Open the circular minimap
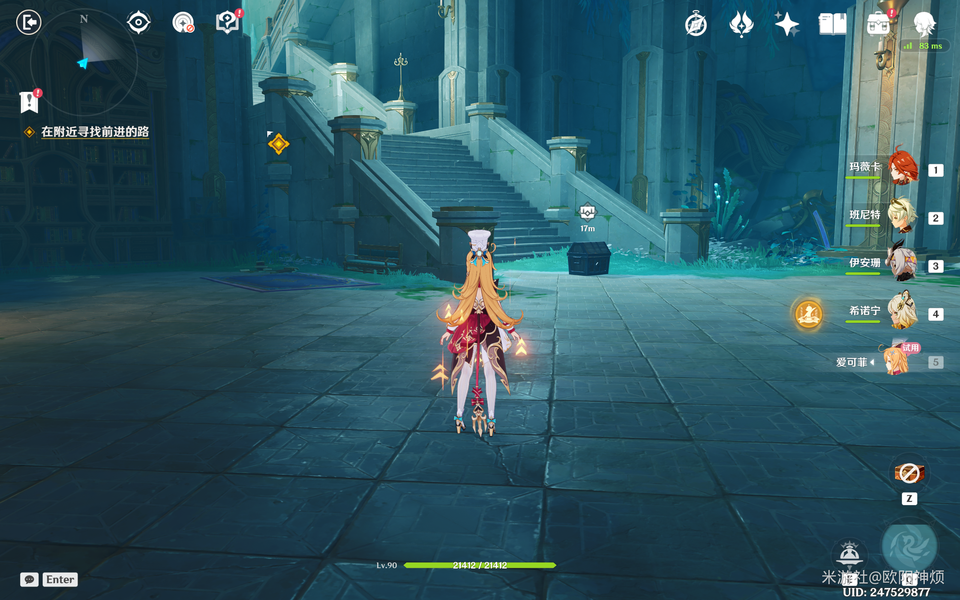This screenshot has height=600, width=960. pyautogui.click(x=84, y=62)
